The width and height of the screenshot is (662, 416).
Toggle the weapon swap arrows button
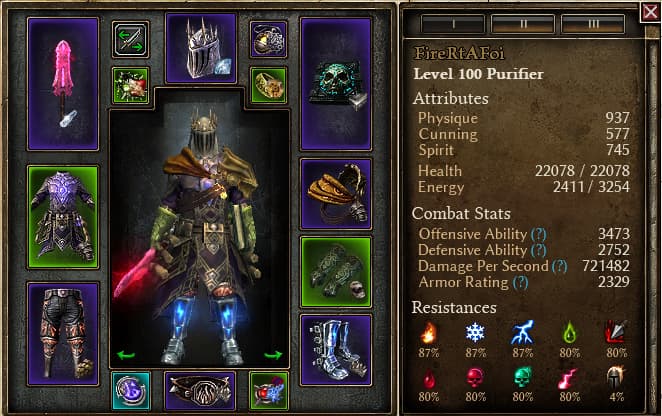click(131, 40)
